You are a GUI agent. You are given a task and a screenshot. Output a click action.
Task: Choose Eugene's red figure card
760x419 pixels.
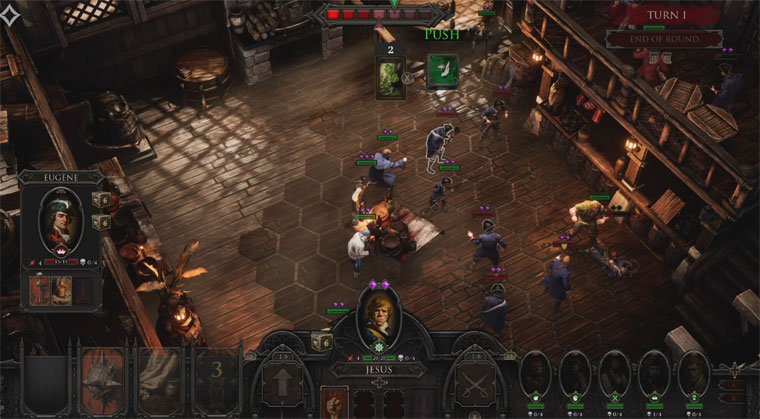[40, 288]
